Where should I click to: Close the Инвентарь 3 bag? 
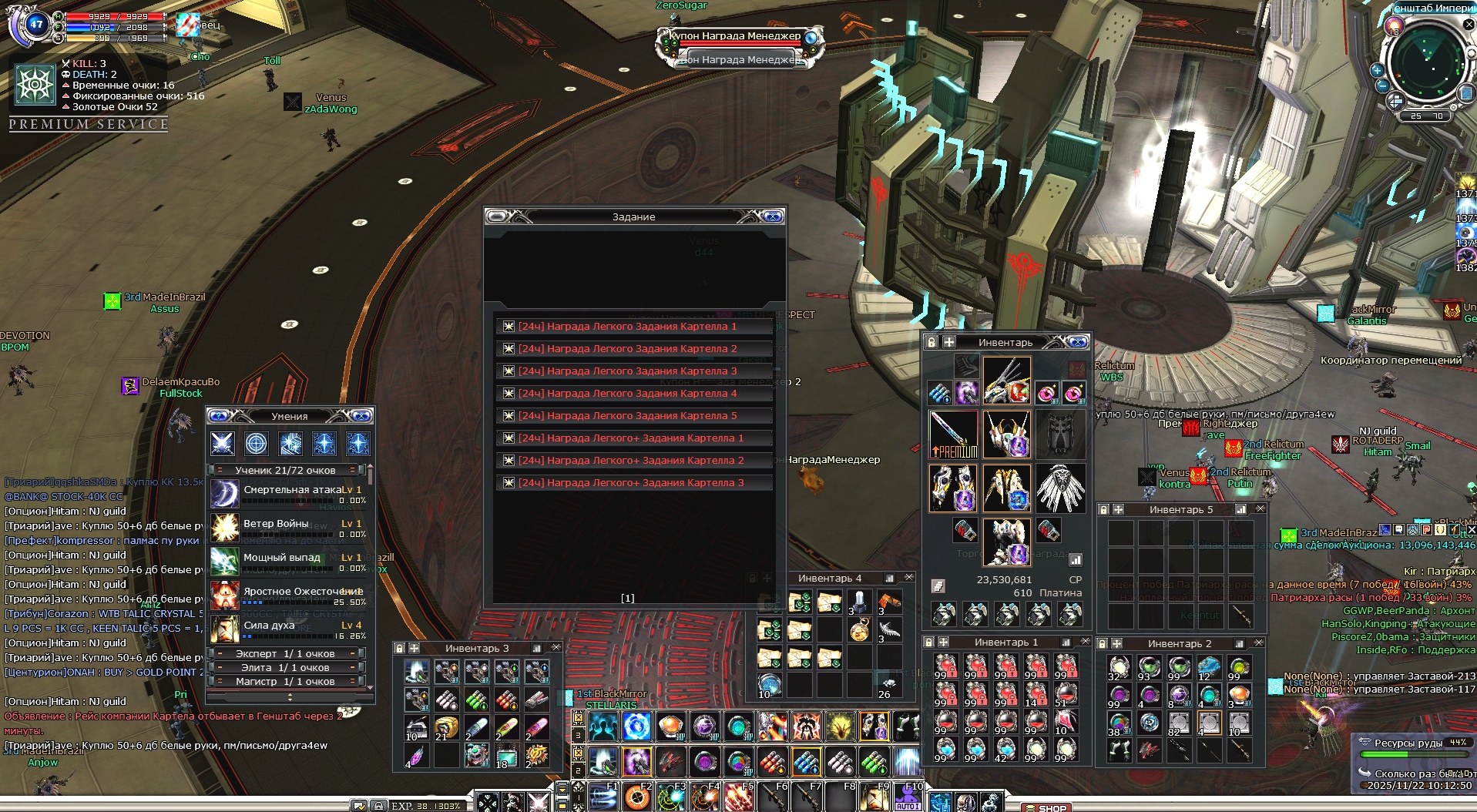point(556,648)
